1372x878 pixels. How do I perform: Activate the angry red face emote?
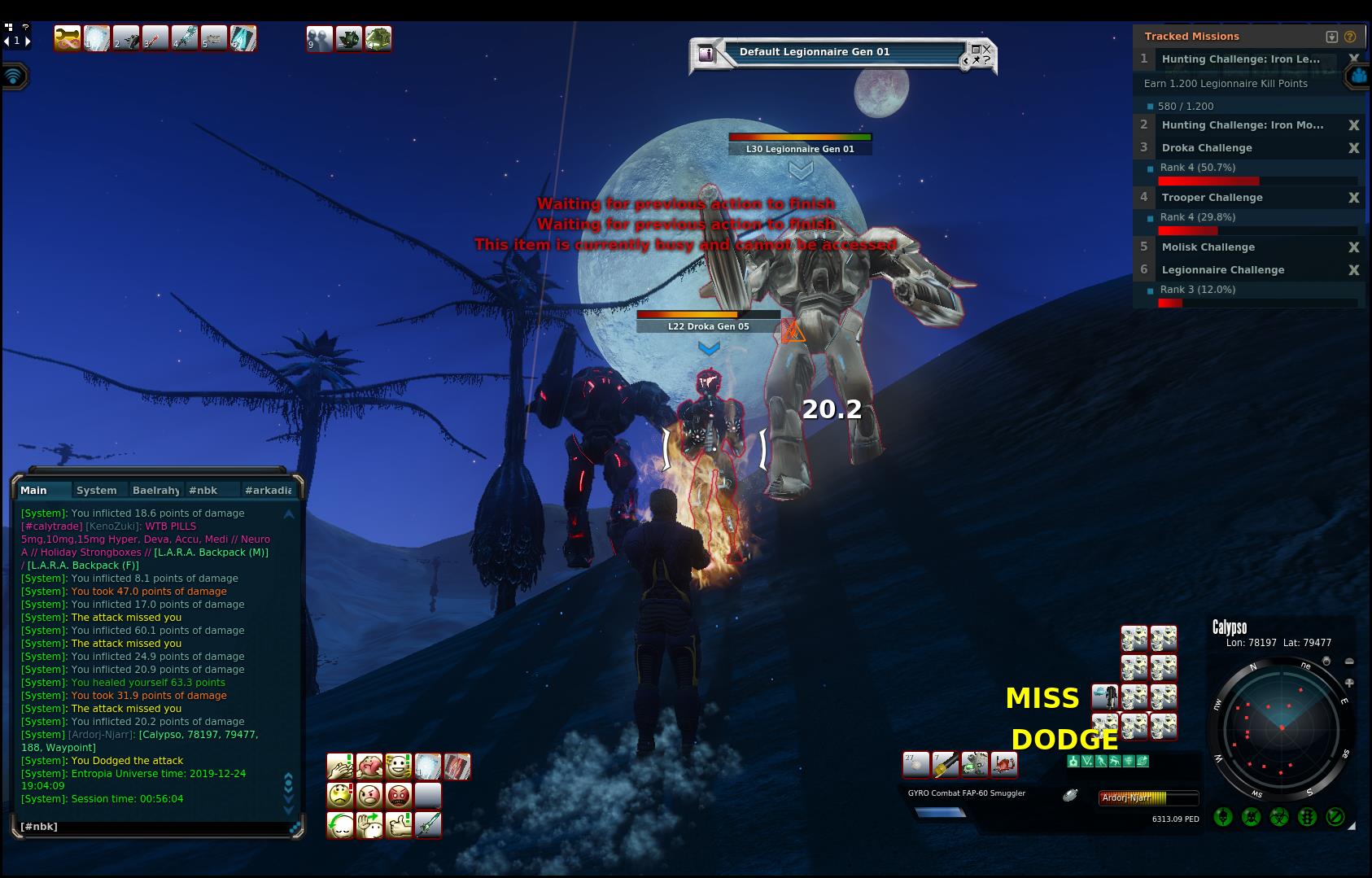click(x=399, y=795)
